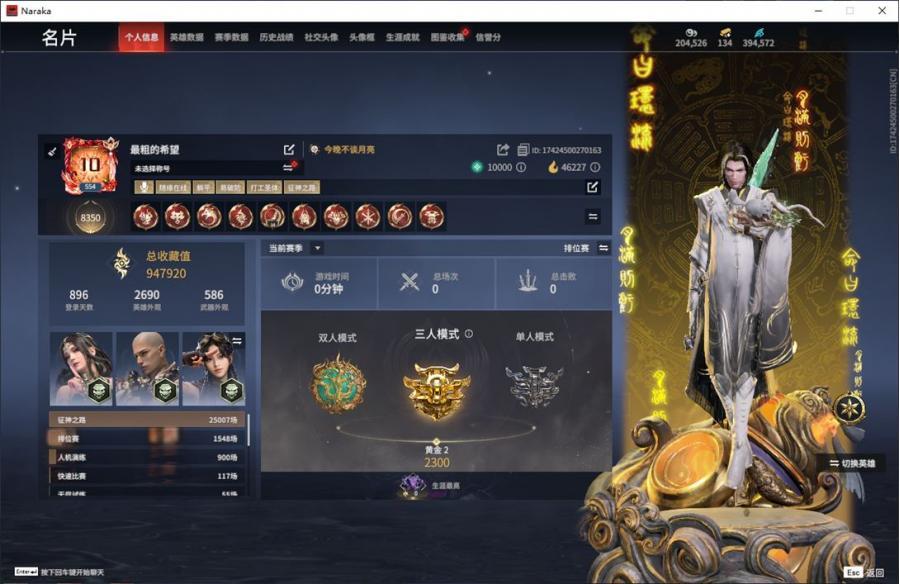The image size is (900, 584).
Task: View the 图鉴收集 tab
Action: [x=447, y=38]
